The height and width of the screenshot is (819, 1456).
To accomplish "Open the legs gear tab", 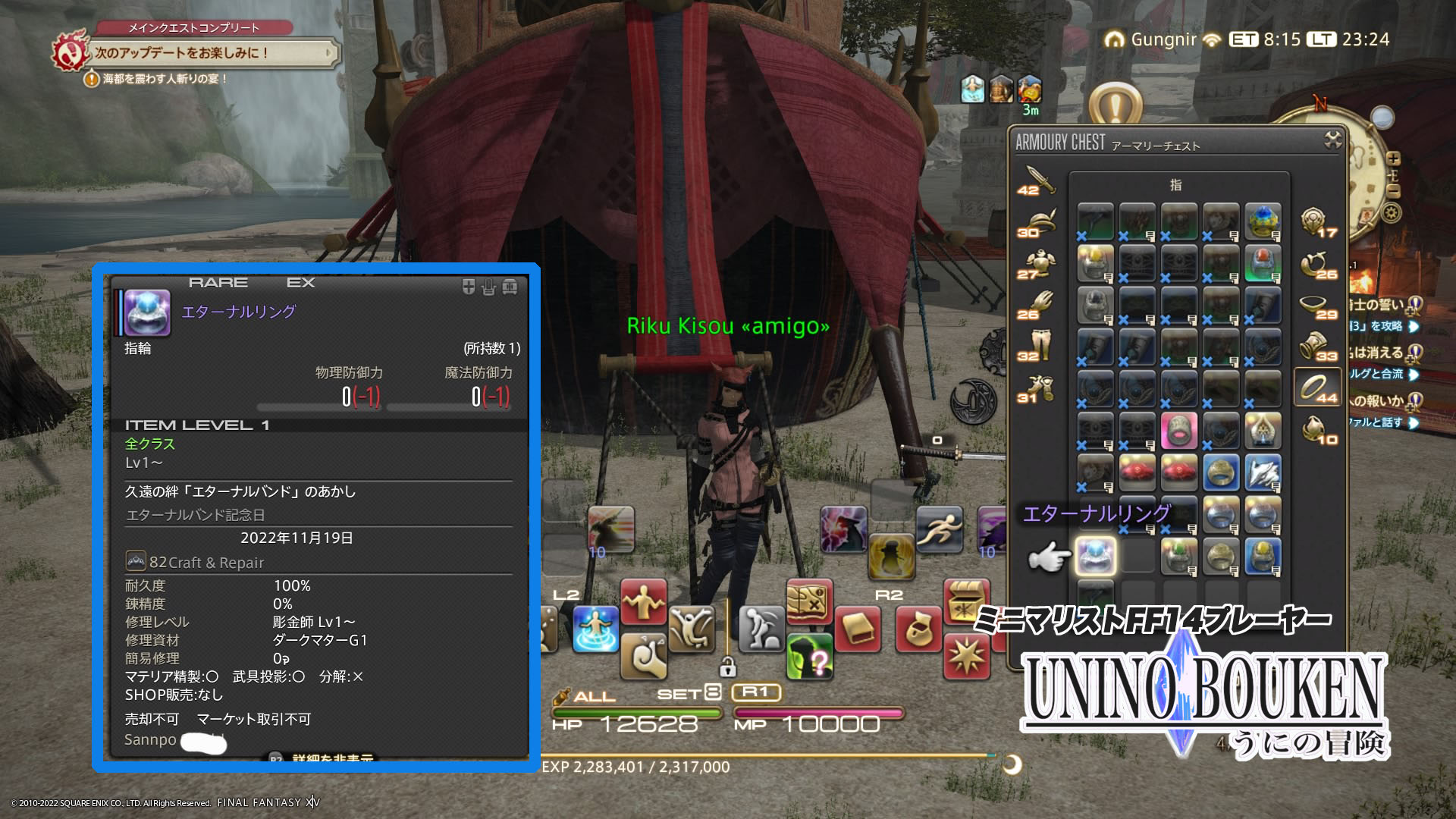I will (1037, 347).
